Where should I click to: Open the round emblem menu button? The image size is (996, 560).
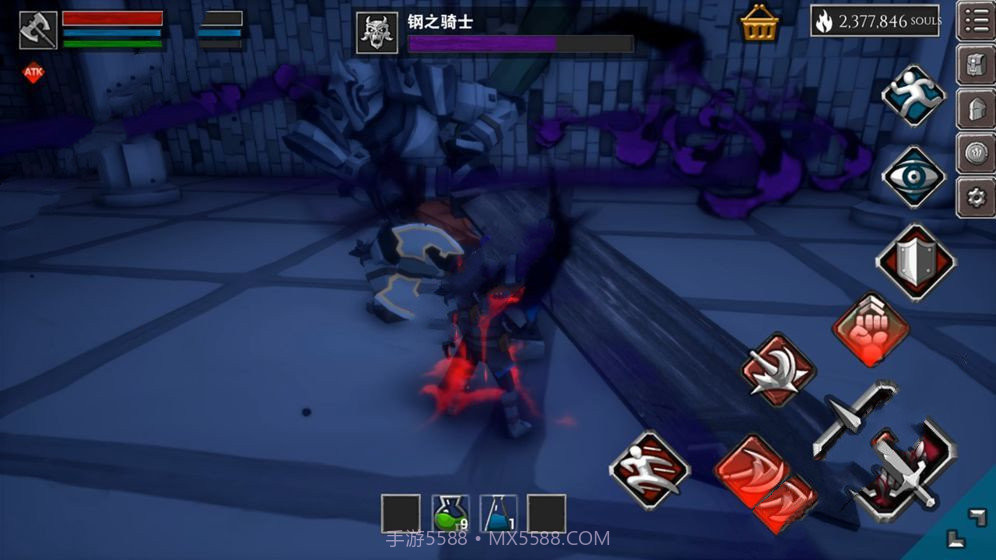point(976,154)
